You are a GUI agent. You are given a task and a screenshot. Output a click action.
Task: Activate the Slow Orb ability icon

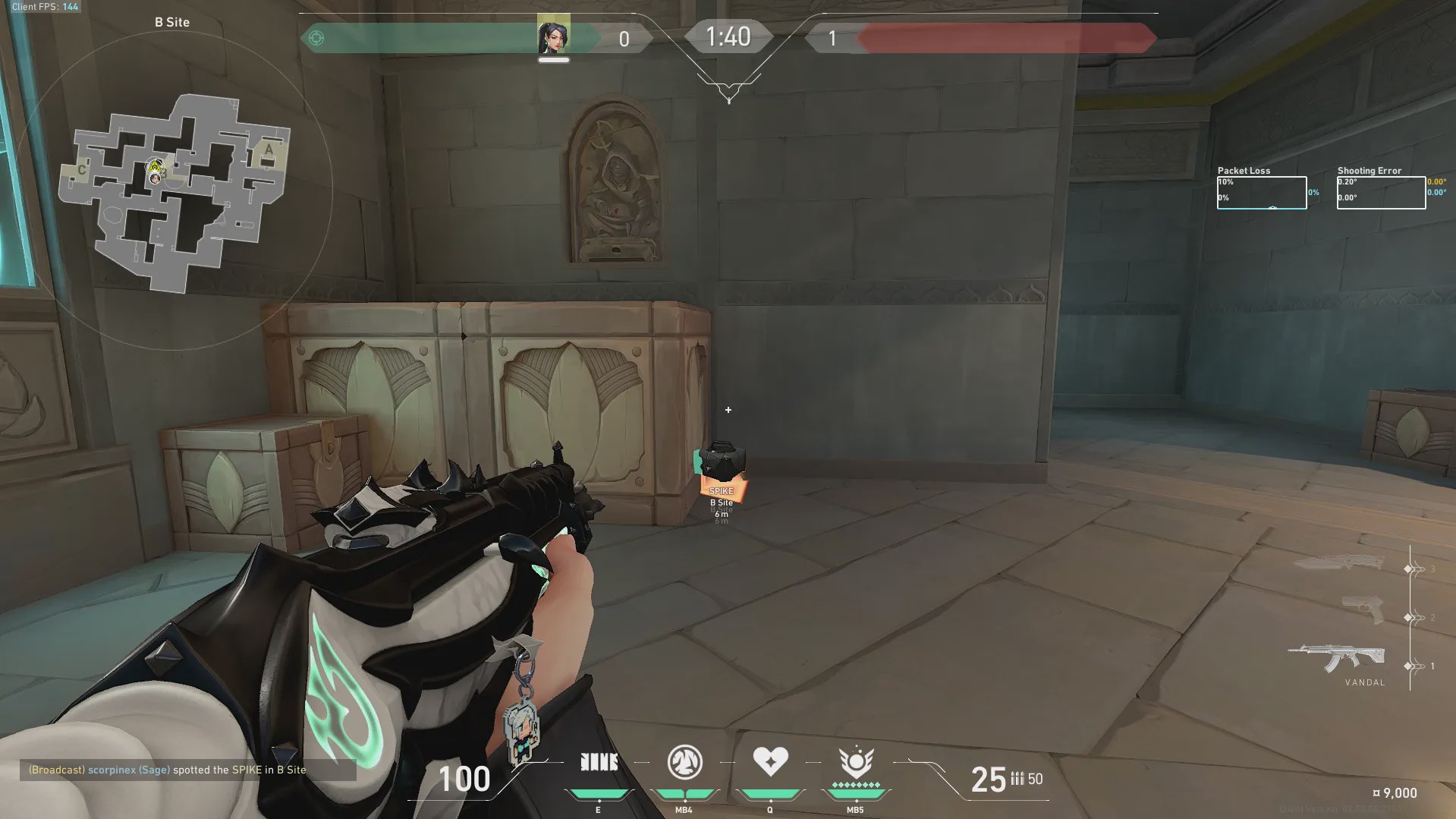(x=684, y=762)
